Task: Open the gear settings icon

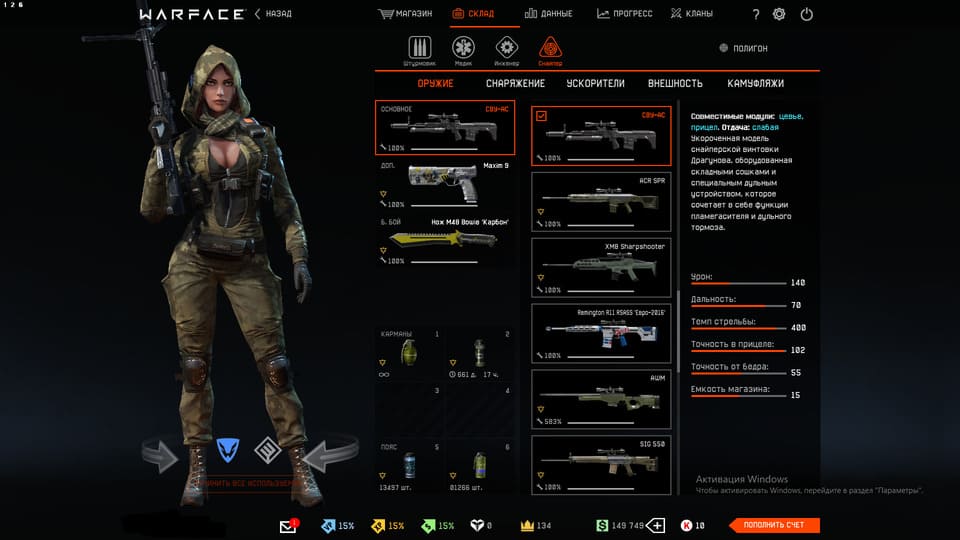Action: coord(779,14)
